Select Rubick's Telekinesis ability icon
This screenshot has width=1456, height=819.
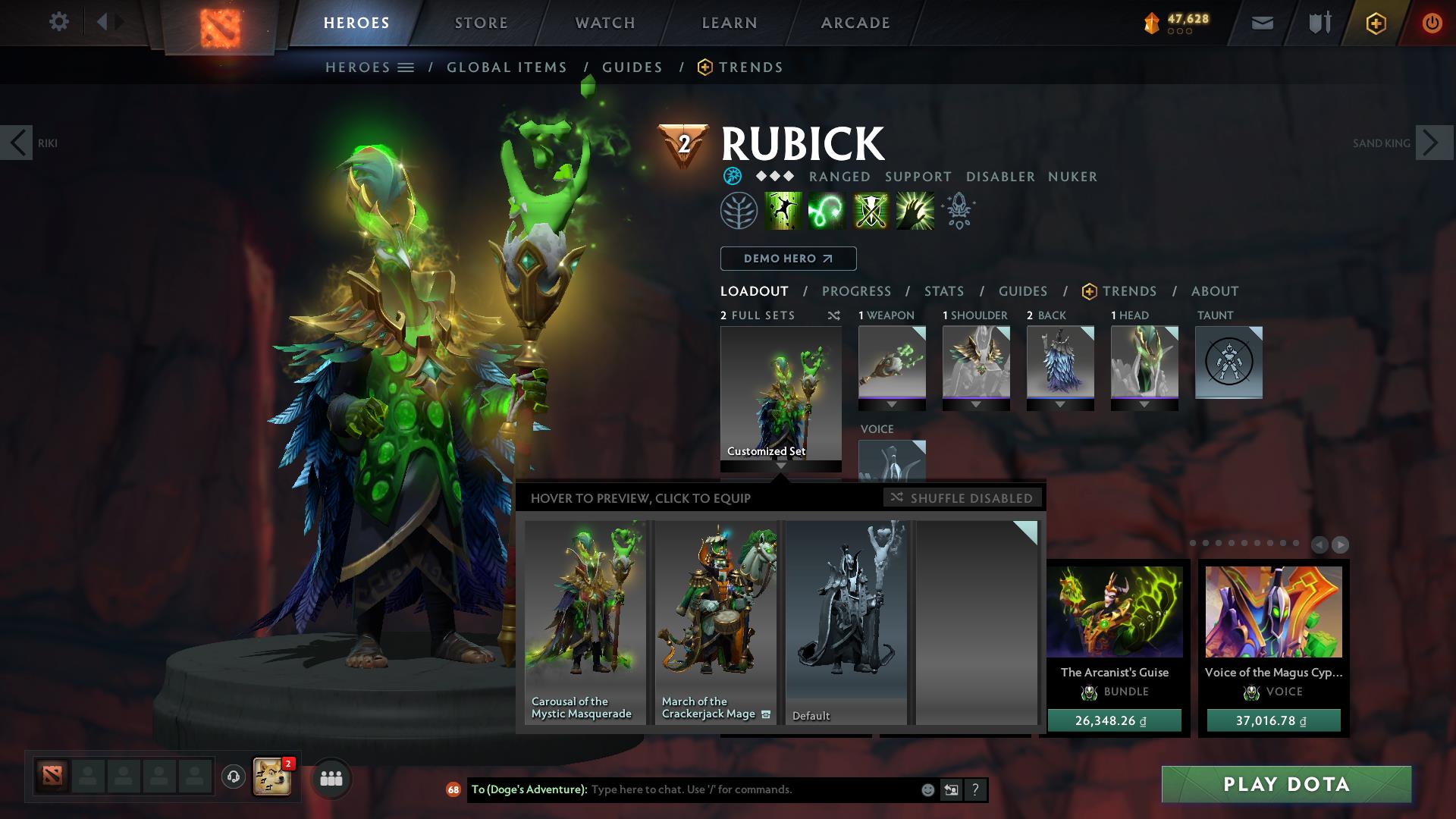tap(784, 211)
